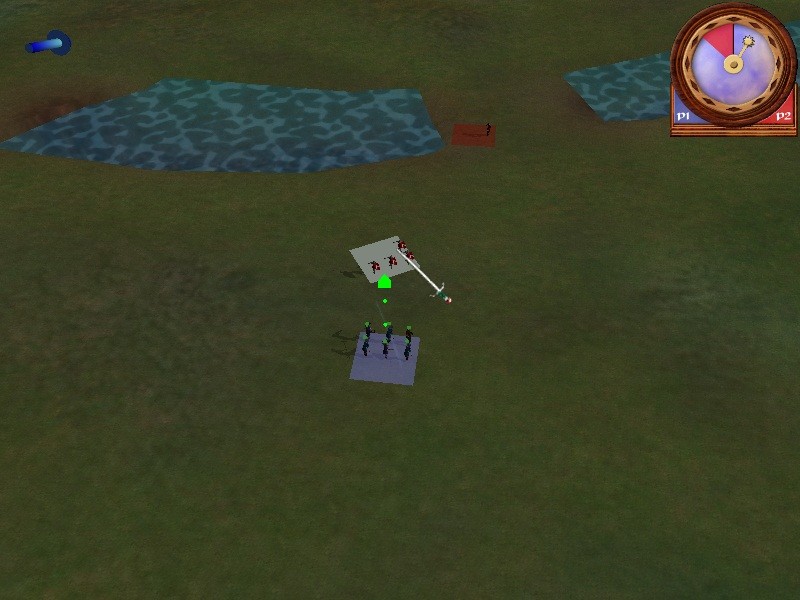Select the red P2 corner tab
Viewport: 800px width, 600px height.
point(783,116)
